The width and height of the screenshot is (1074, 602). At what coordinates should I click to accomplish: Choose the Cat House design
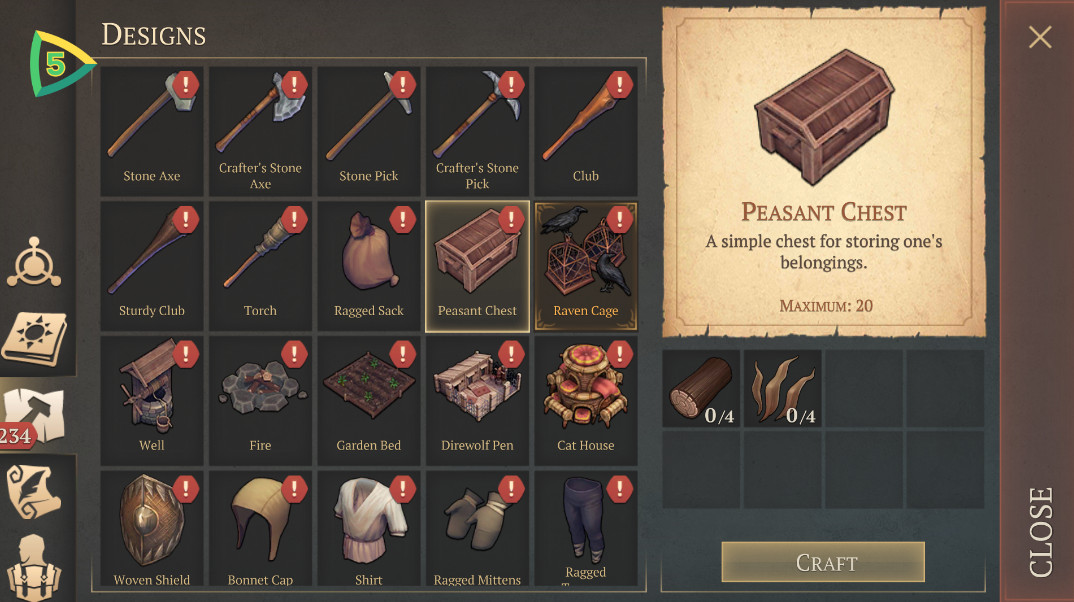(586, 401)
